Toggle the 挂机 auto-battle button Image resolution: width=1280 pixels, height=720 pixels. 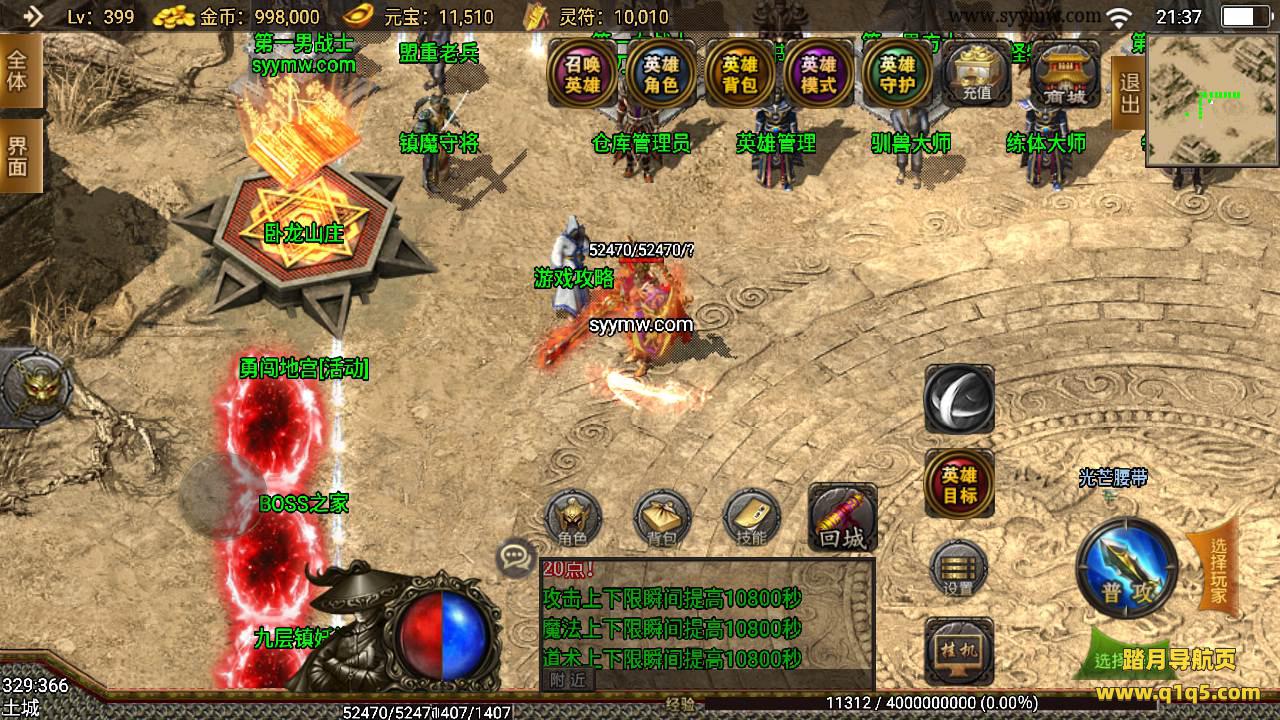(959, 650)
